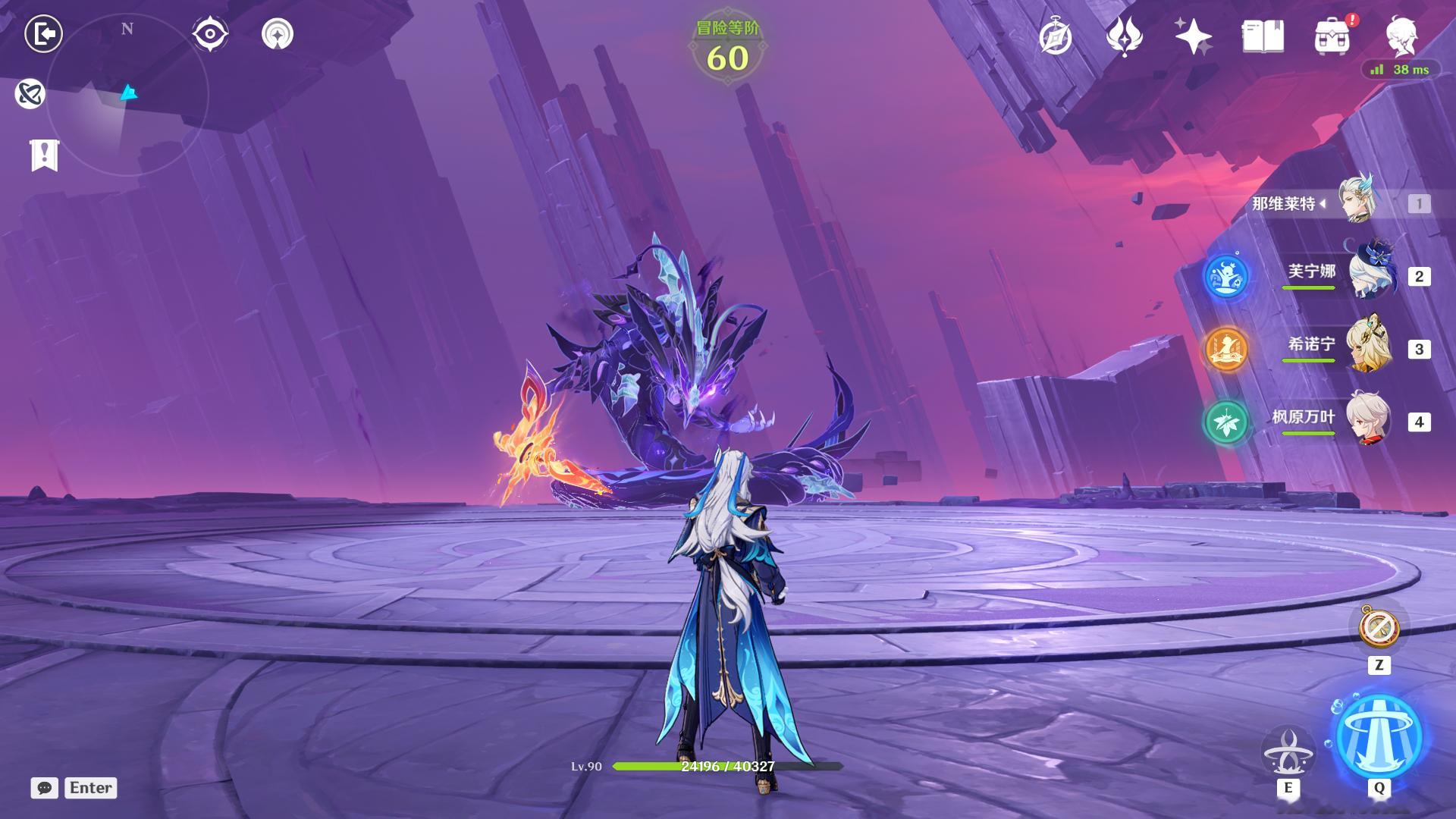Use the compass gadget icon

point(1379,627)
